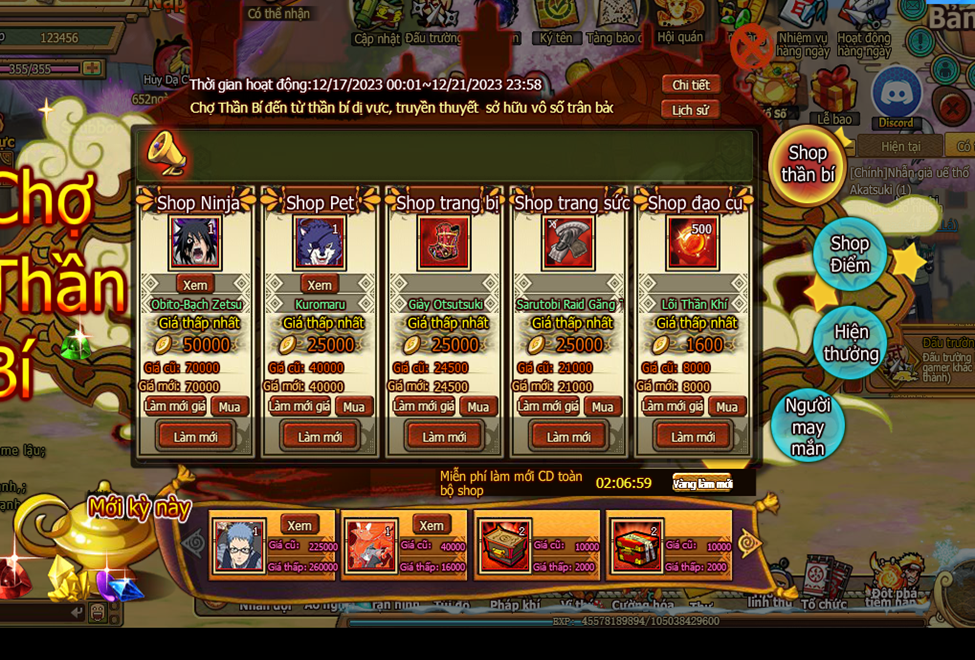Switch to the Shop thần bí tab
The height and width of the screenshot is (660, 975).
click(807, 165)
